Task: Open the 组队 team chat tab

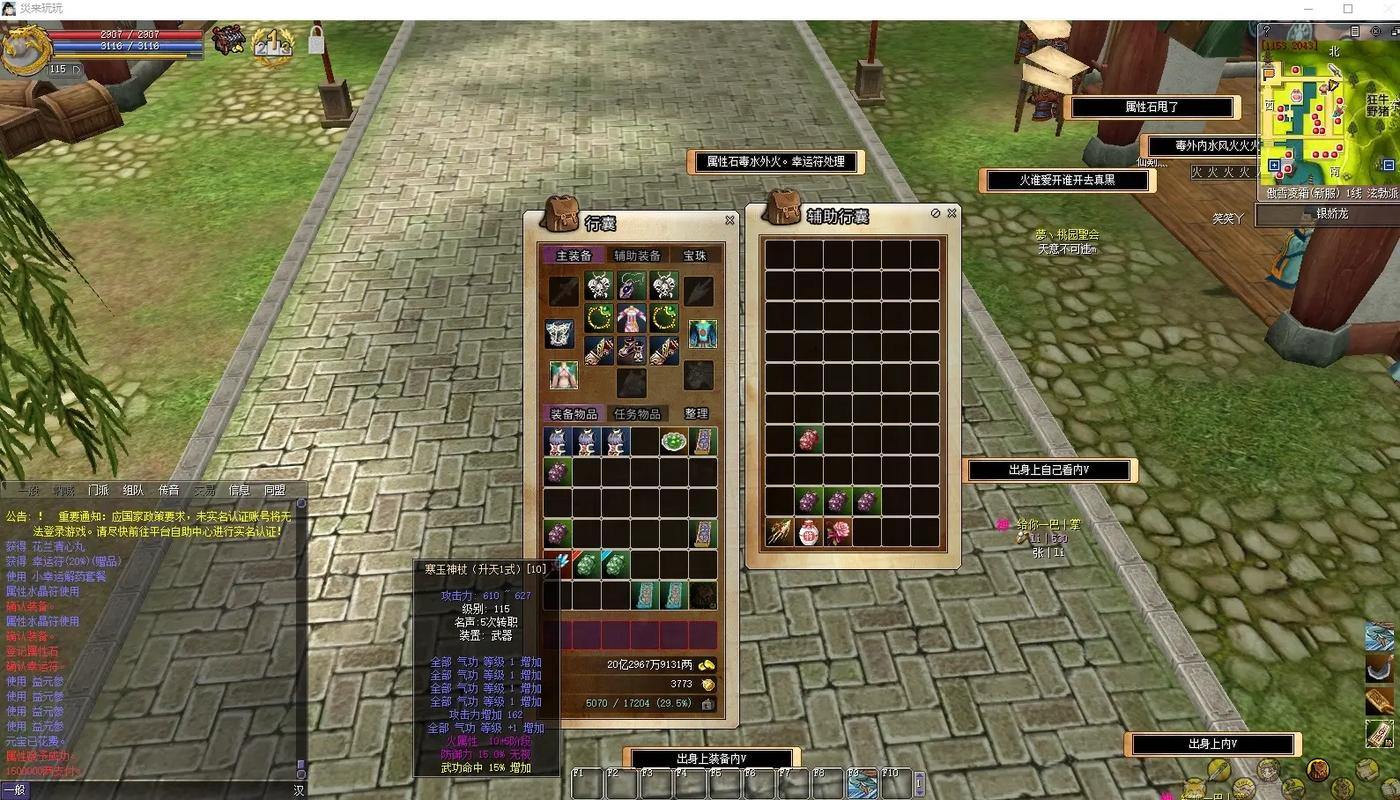Action: [x=133, y=491]
